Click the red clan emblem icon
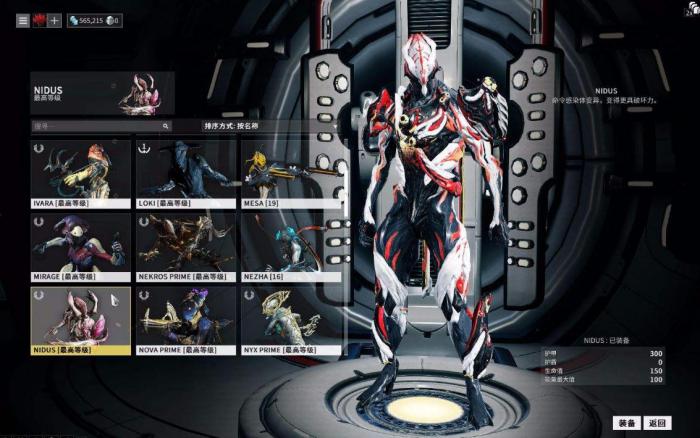The height and width of the screenshot is (438, 700). [x=39, y=20]
